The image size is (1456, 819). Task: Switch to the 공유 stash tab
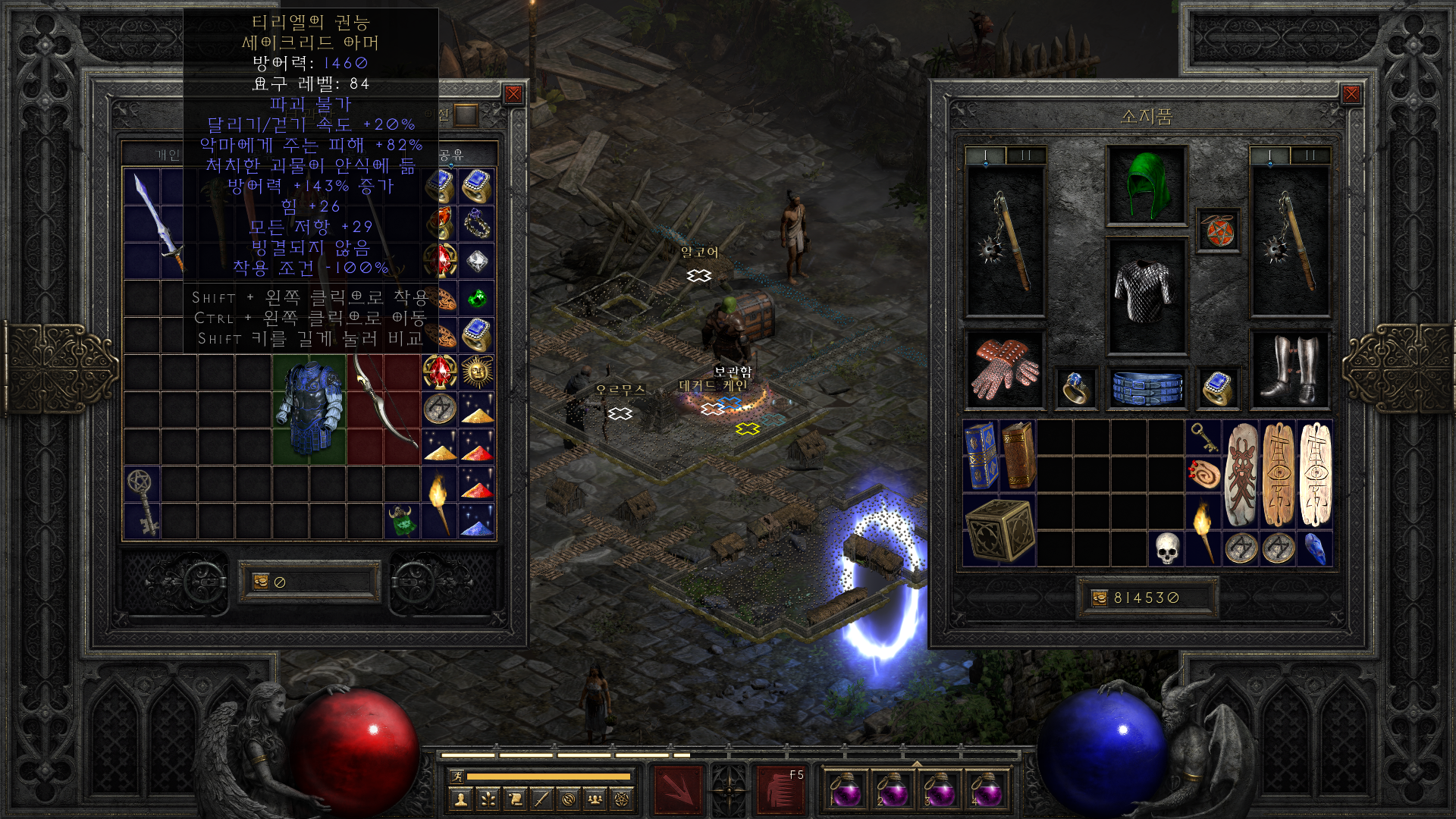[x=453, y=155]
